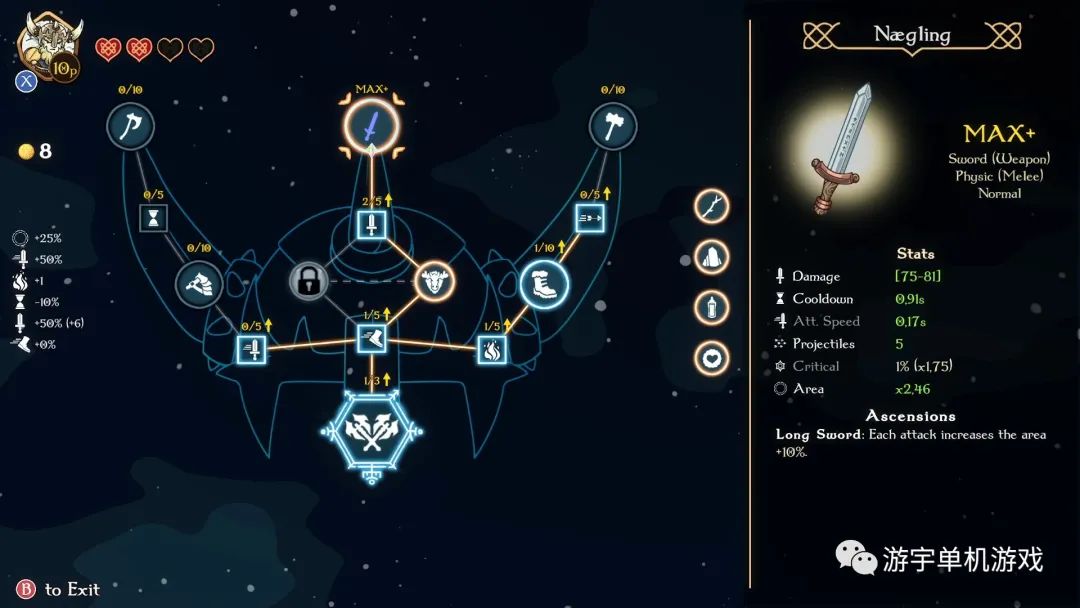1080x608 pixels.
Task: Click the locked padlock node
Action: [309, 281]
